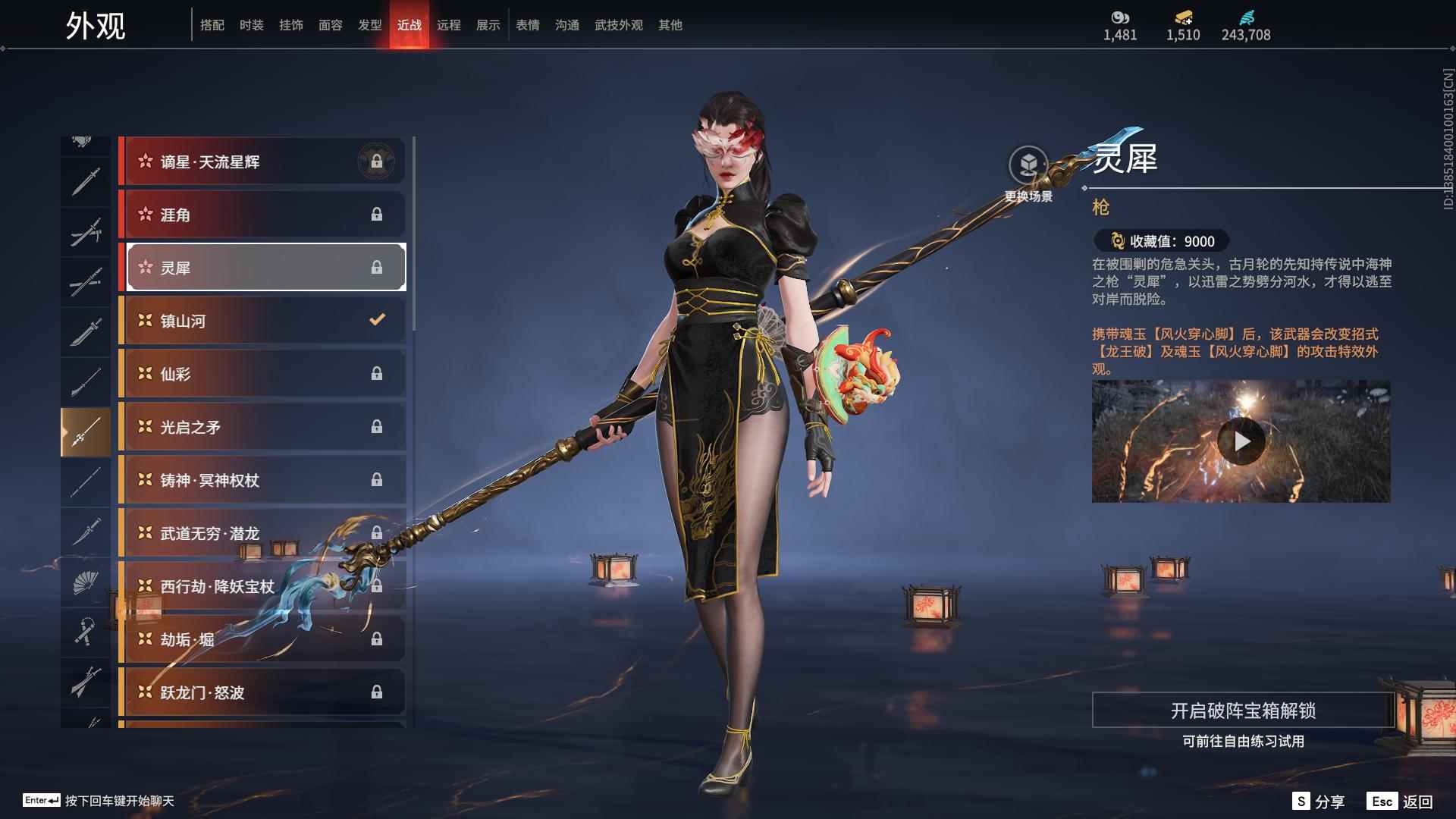Click the 更换场景 scene change icon
Image resolution: width=1456 pixels, height=819 pixels.
1028,165
